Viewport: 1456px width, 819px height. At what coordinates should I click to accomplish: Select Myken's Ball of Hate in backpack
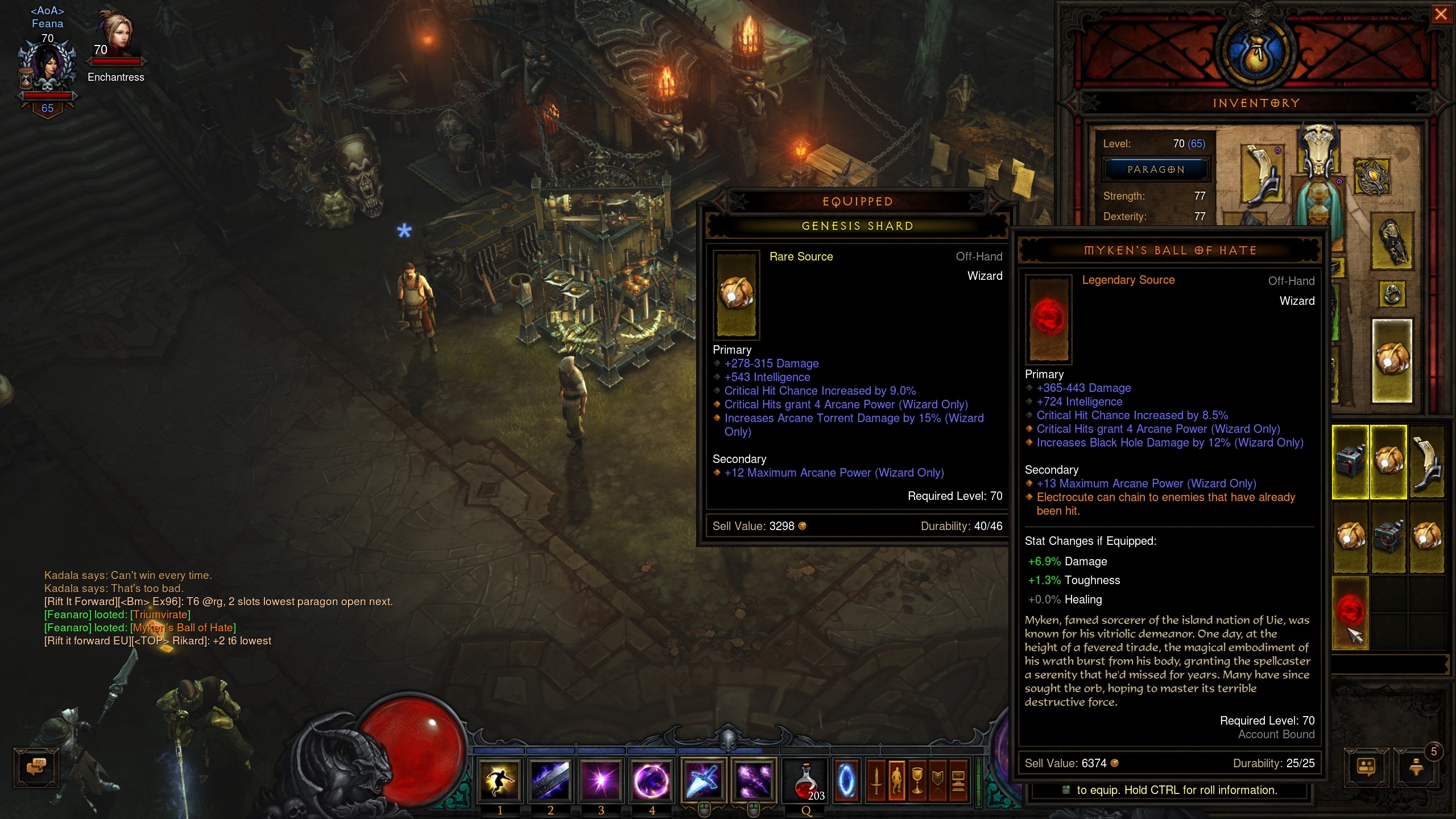[x=1350, y=613]
